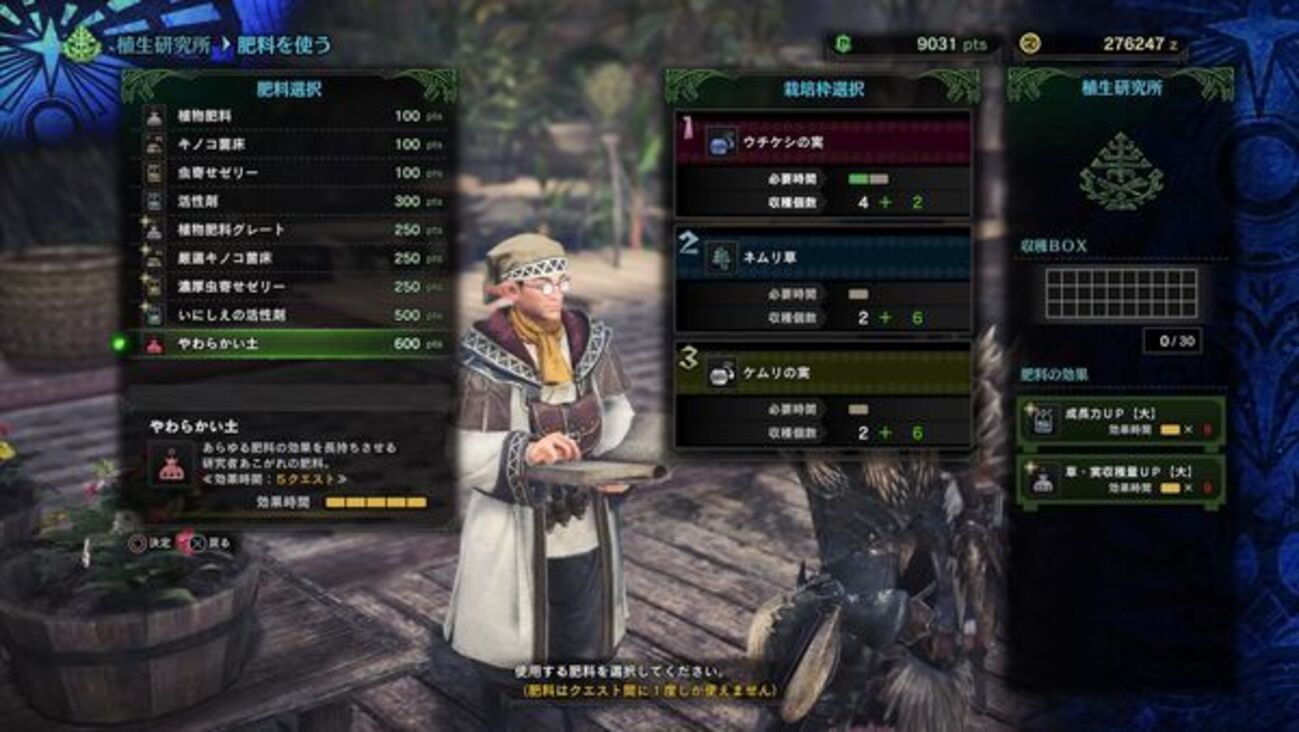Select the 虫寄せゼリー fertilizer row

click(x=290, y=173)
